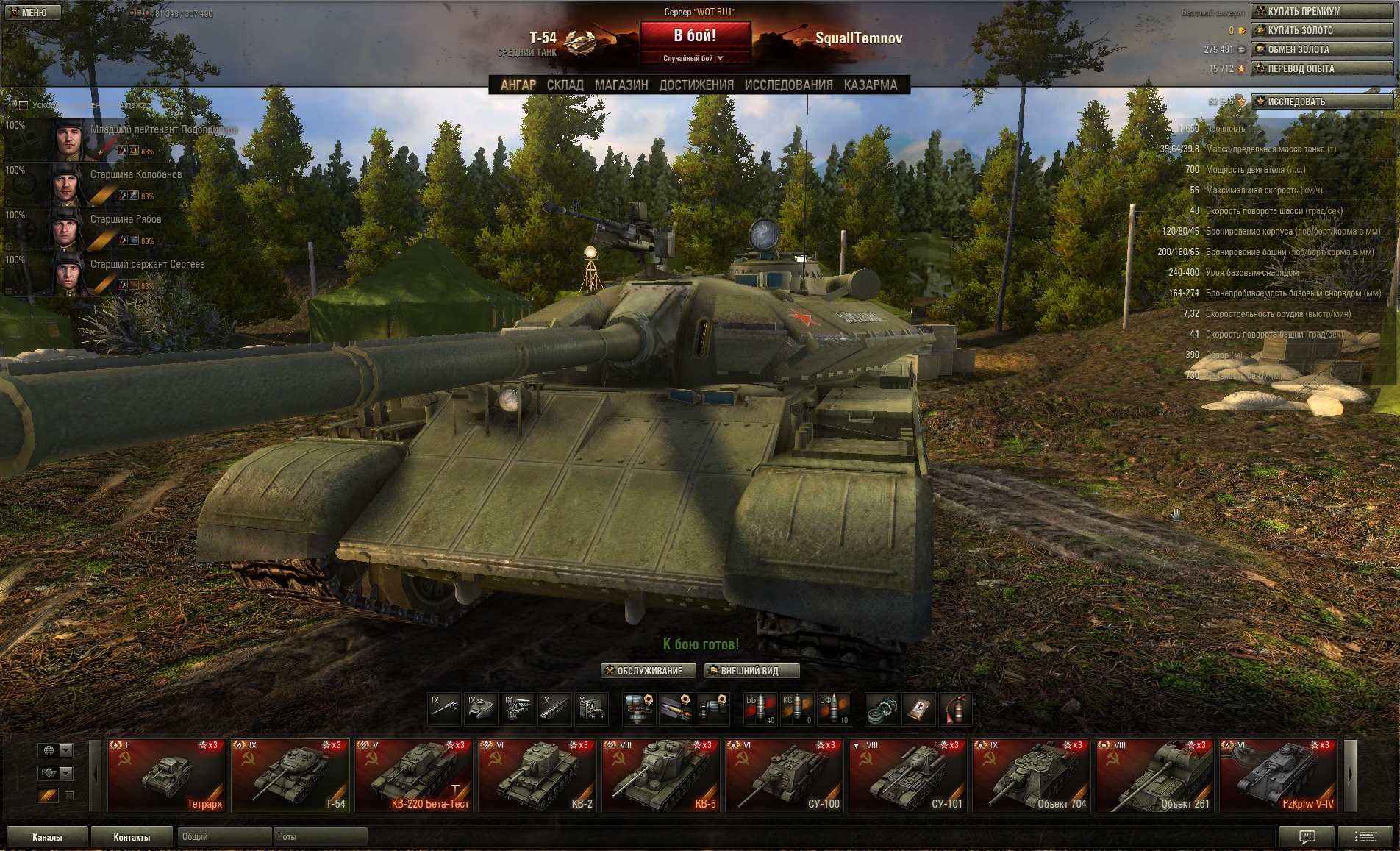The image size is (1400, 851).
Task: Click КУПИТЬ ПРЕМИУМ button
Action: click(1321, 11)
